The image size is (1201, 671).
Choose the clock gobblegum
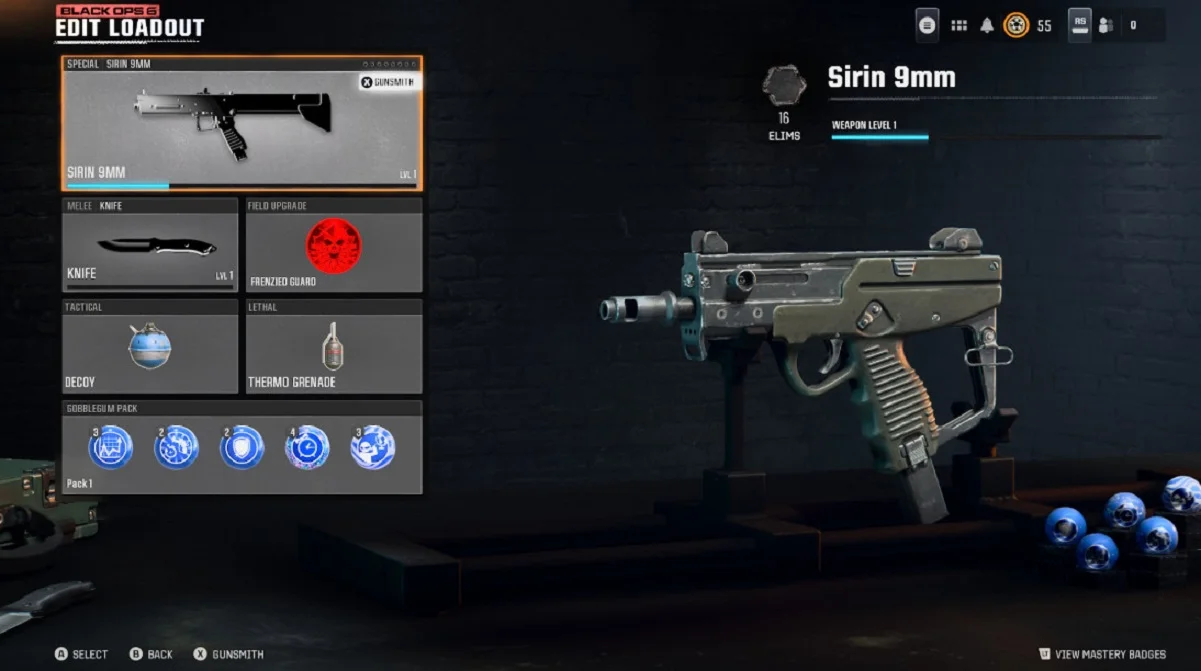tap(307, 447)
